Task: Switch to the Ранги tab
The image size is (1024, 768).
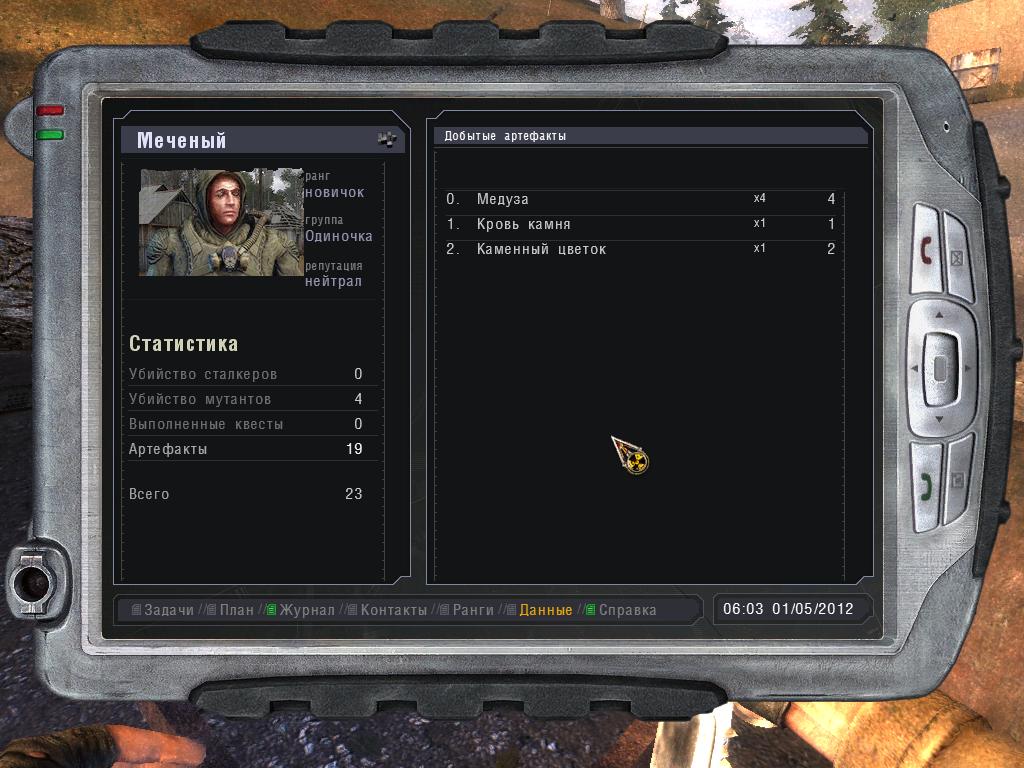Action: click(x=474, y=610)
